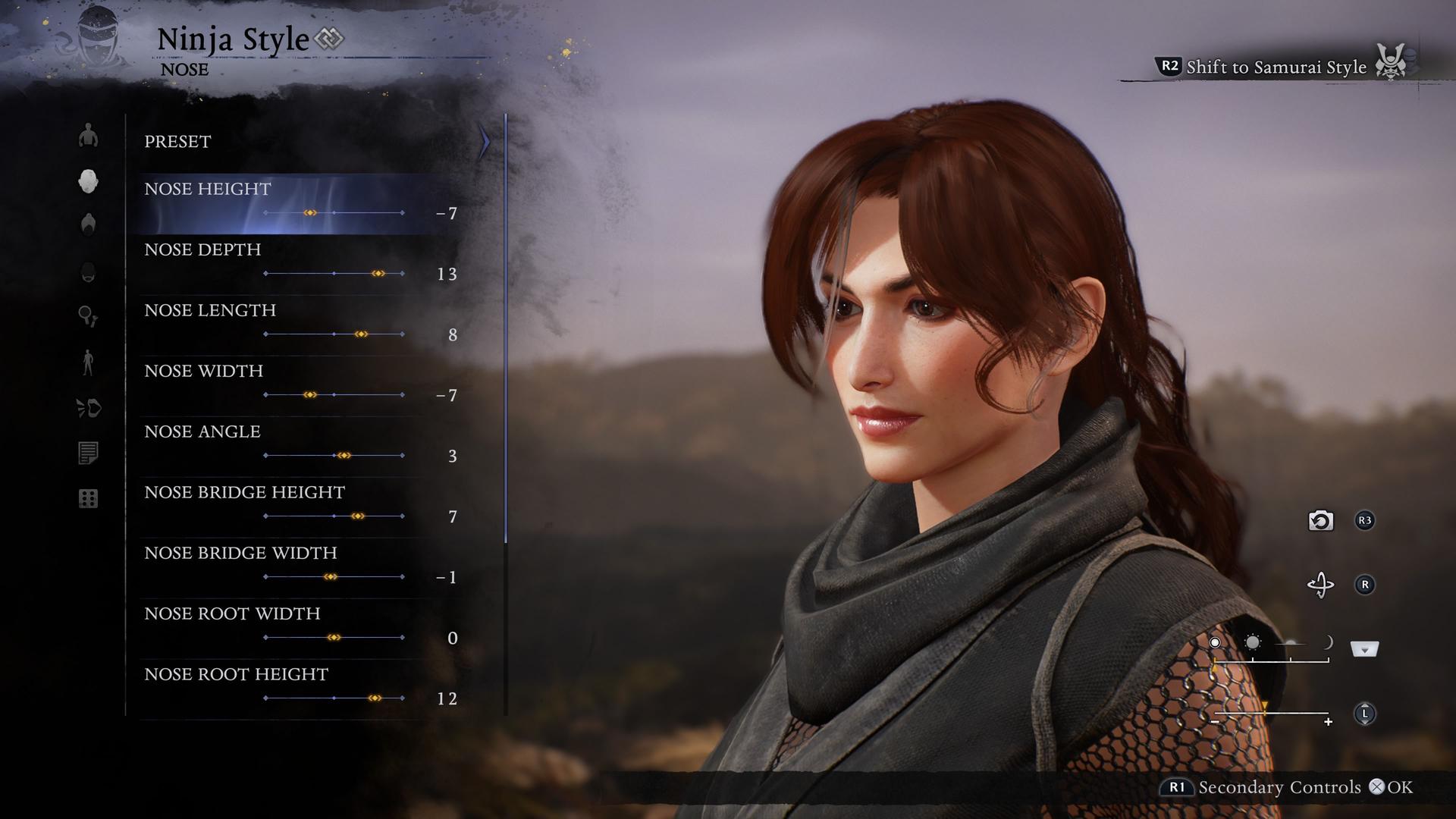This screenshot has height=819, width=1456.
Task: Open the bearded face facial hair category
Action: click(x=89, y=271)
